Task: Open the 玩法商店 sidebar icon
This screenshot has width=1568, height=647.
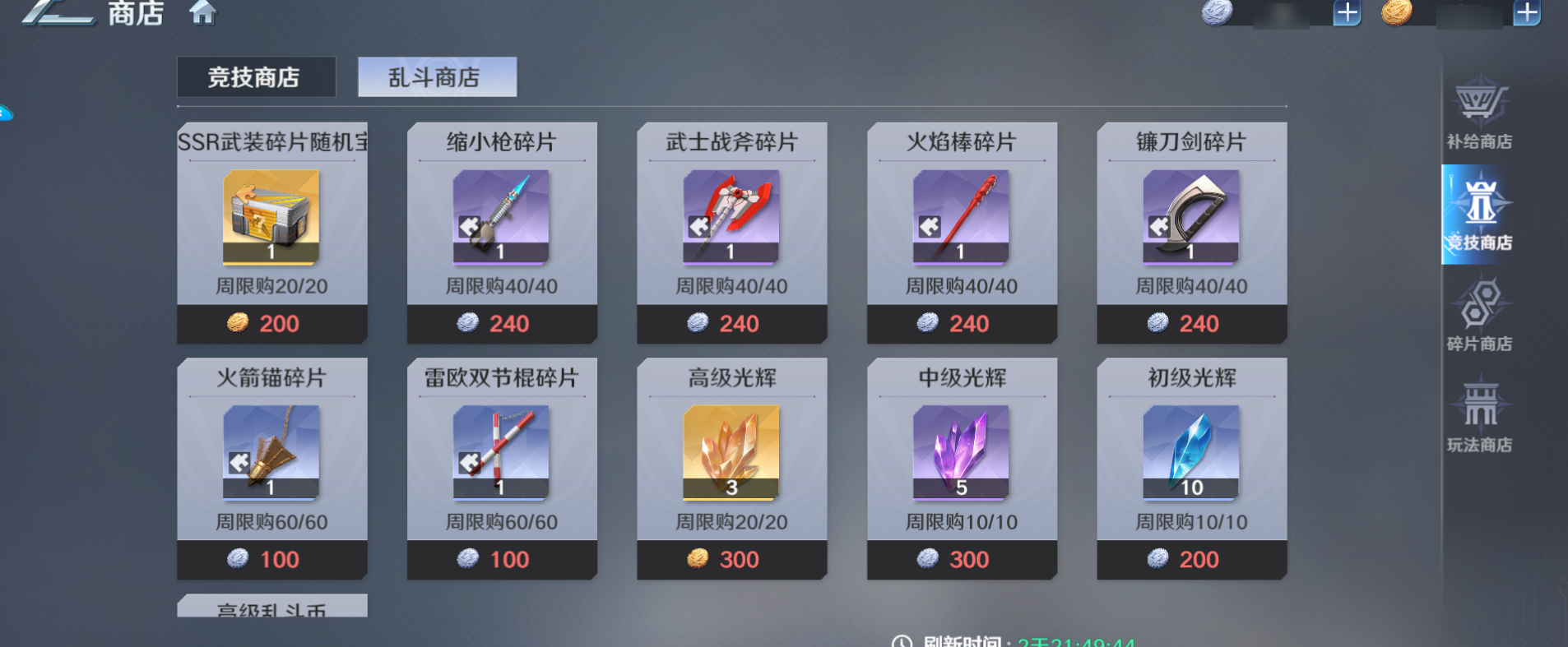Action: (x=1482, y=419)
